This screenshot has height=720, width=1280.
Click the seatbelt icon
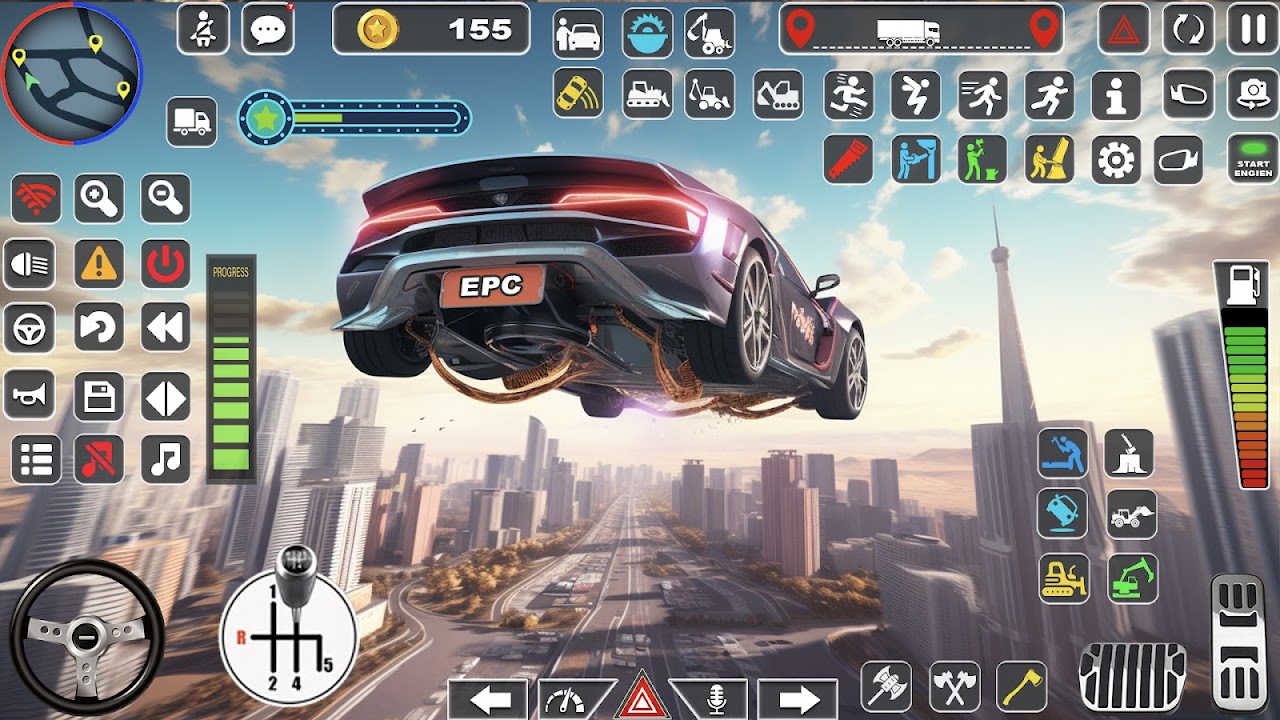coord(203,29)
